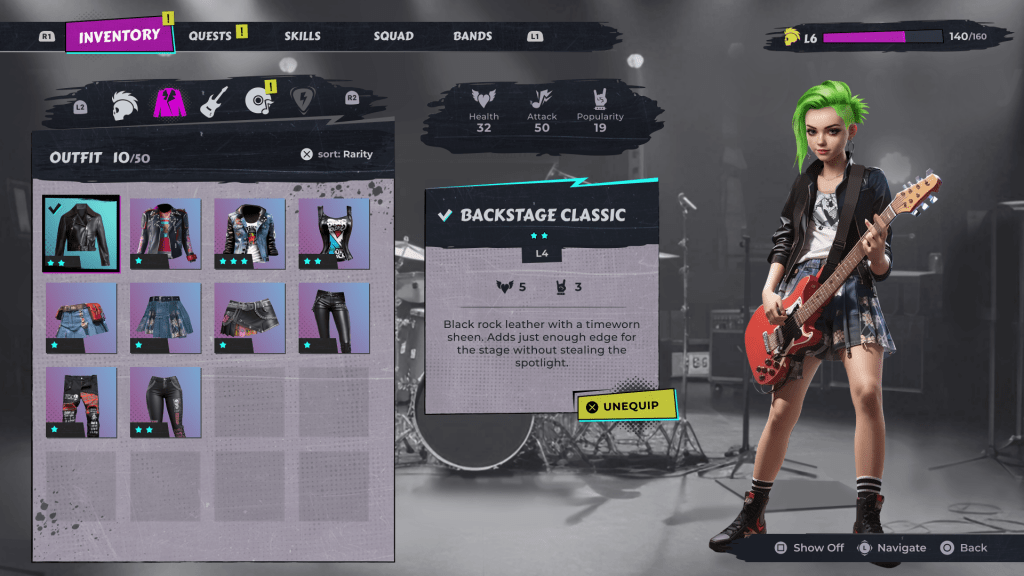Open the electric guitar category
This screenshot has height=576, width=1024.
[x=214, y=102]
